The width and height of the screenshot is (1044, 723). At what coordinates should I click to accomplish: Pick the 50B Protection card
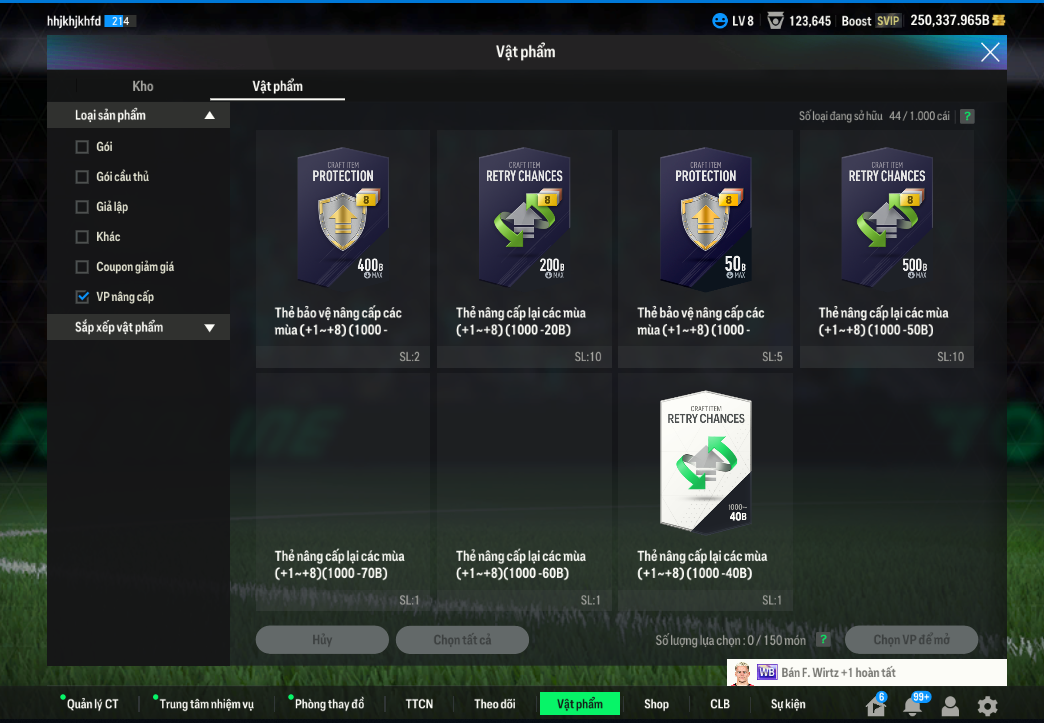(705, 215)
